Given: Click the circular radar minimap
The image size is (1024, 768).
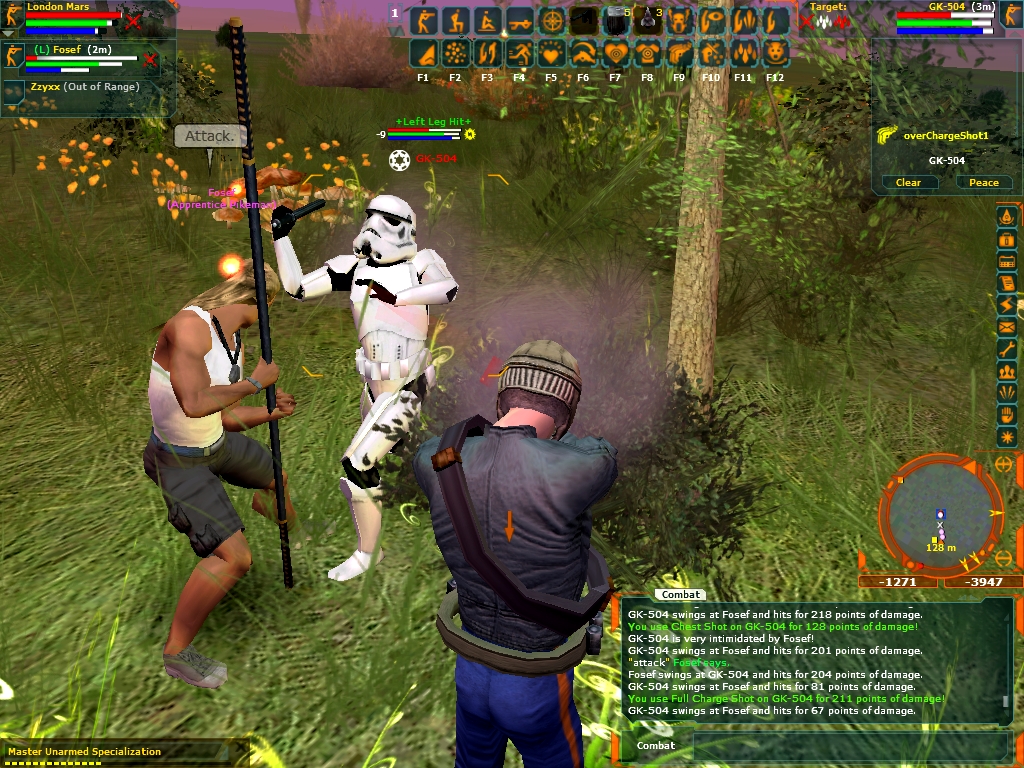Looking at the screenshot, I should coord(939,516).
